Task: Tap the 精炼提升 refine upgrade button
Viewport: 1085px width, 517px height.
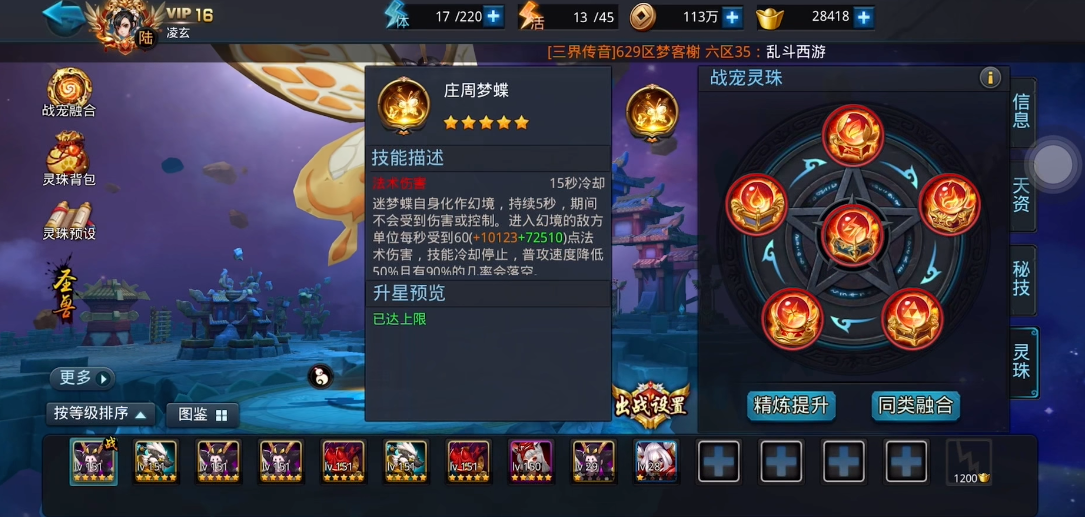Action: pos(792,405)
